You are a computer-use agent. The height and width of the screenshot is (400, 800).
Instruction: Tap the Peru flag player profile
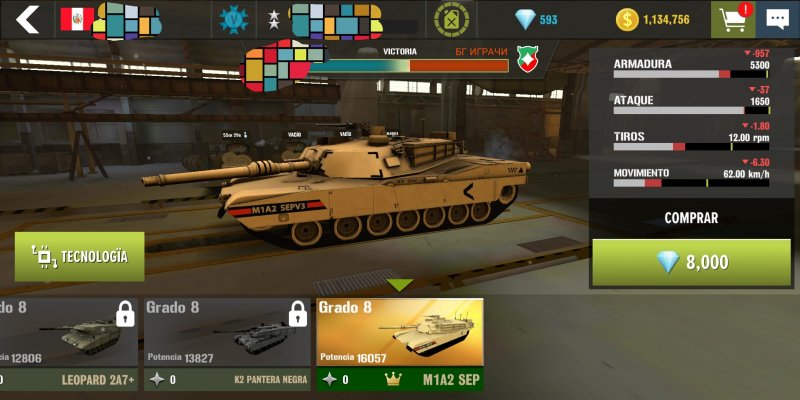click(x=77, y=19)
